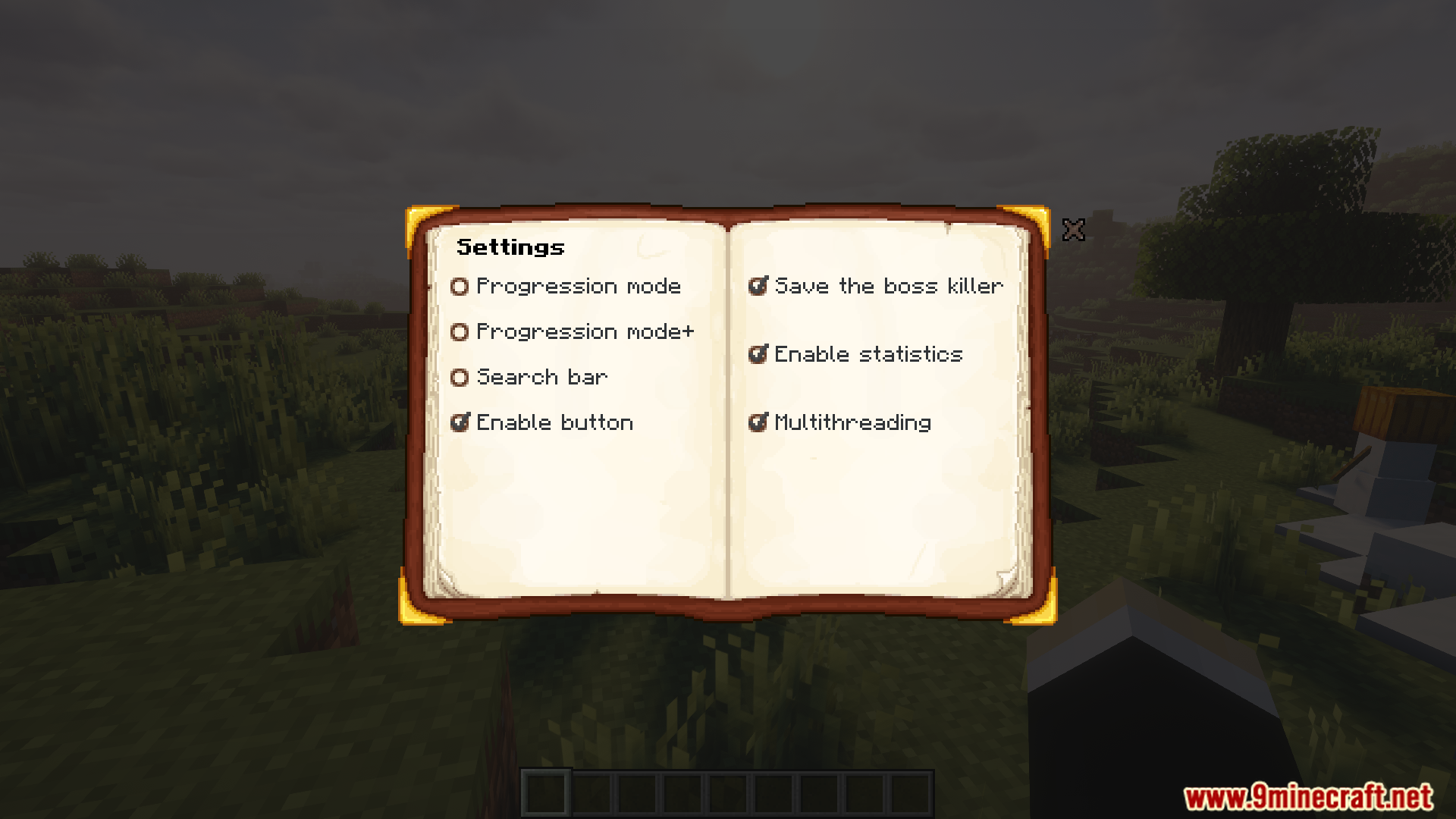This screenshot has width=1456, height=819.
Task: Turn on Progression mode+
Action: click(460, 331)
